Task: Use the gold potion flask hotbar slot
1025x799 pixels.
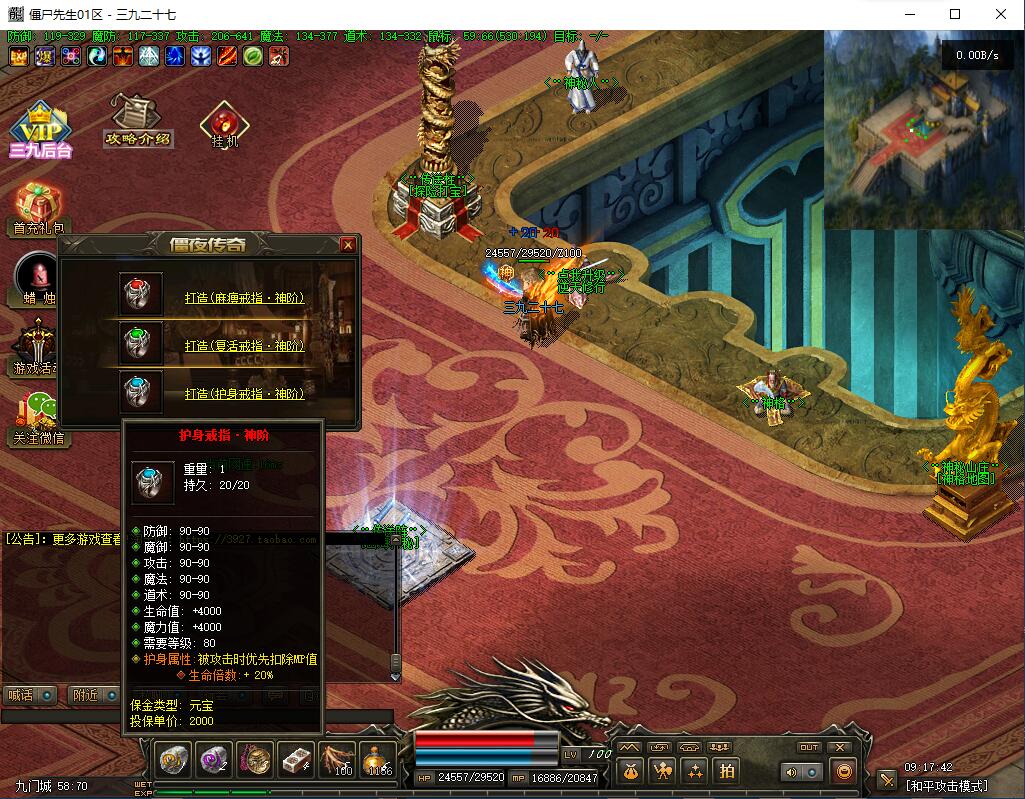Action: click(377, 761)
